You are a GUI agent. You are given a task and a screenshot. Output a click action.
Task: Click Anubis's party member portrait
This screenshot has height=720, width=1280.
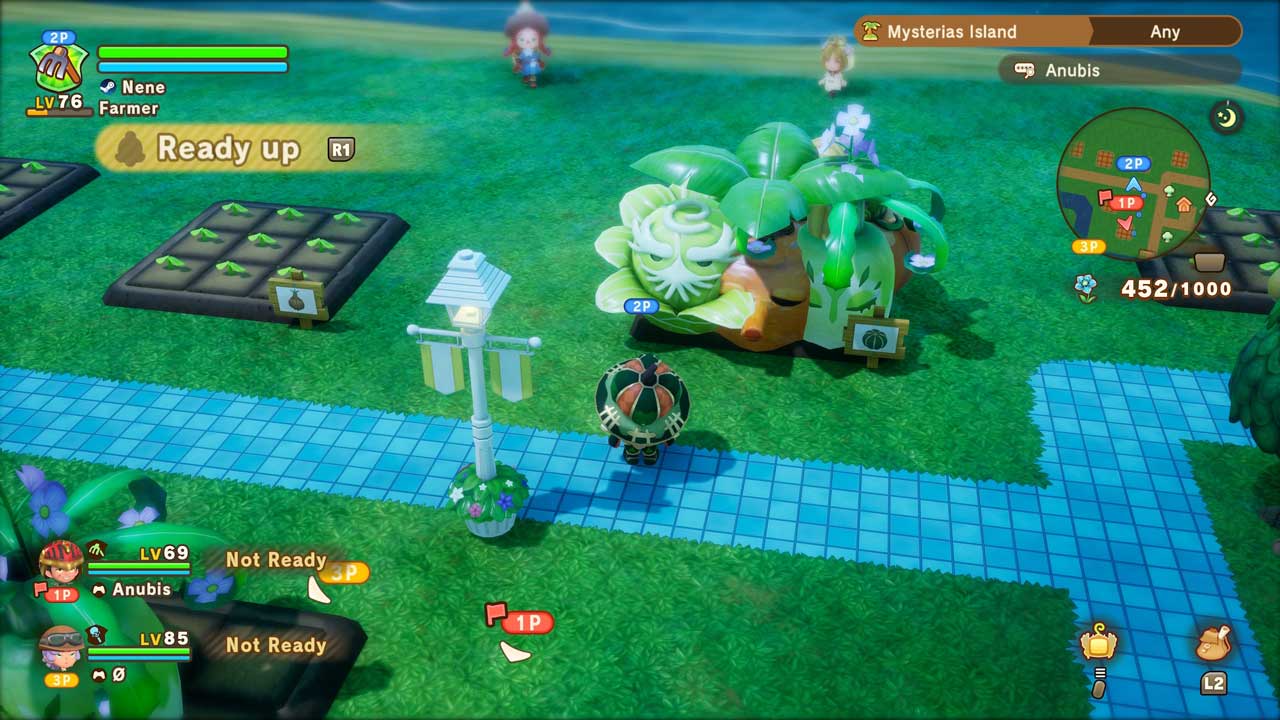[x=60, y=564]
